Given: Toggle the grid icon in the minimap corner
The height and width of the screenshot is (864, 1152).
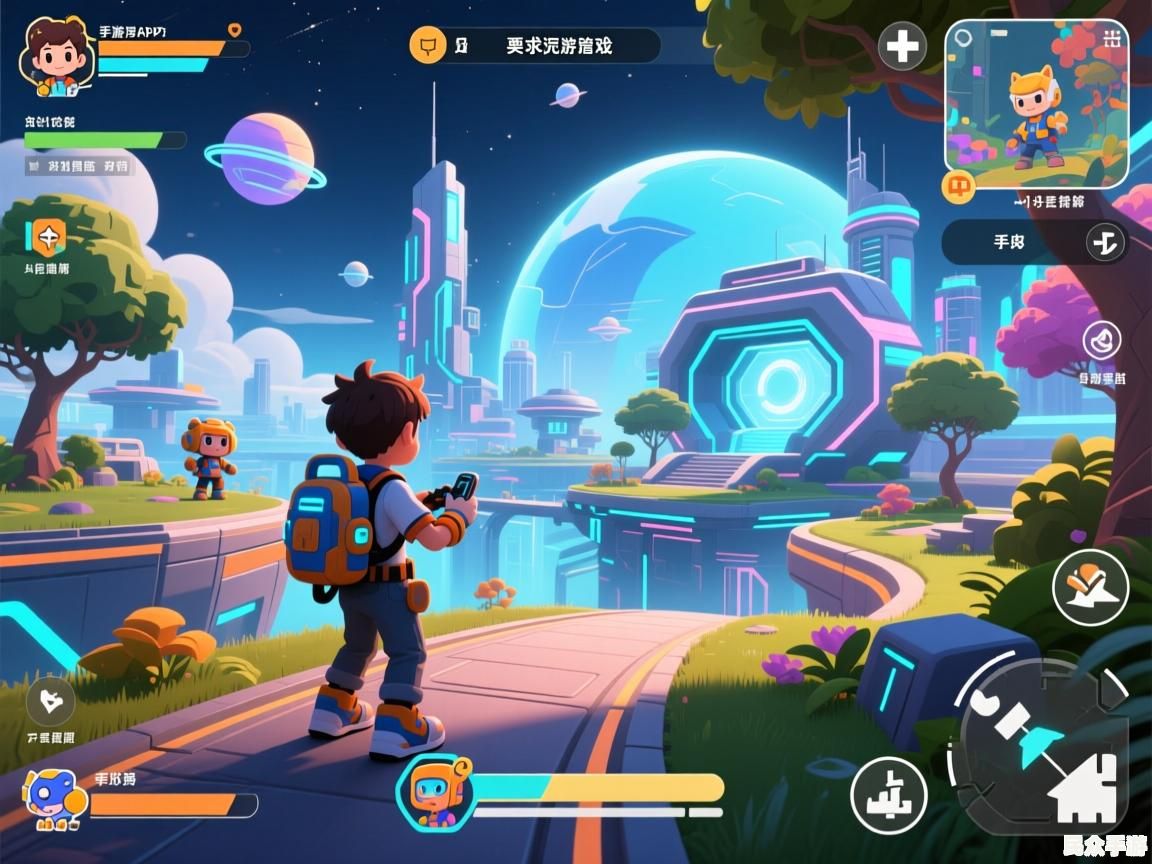Looking at the screenshot, I should point(1112,39).
